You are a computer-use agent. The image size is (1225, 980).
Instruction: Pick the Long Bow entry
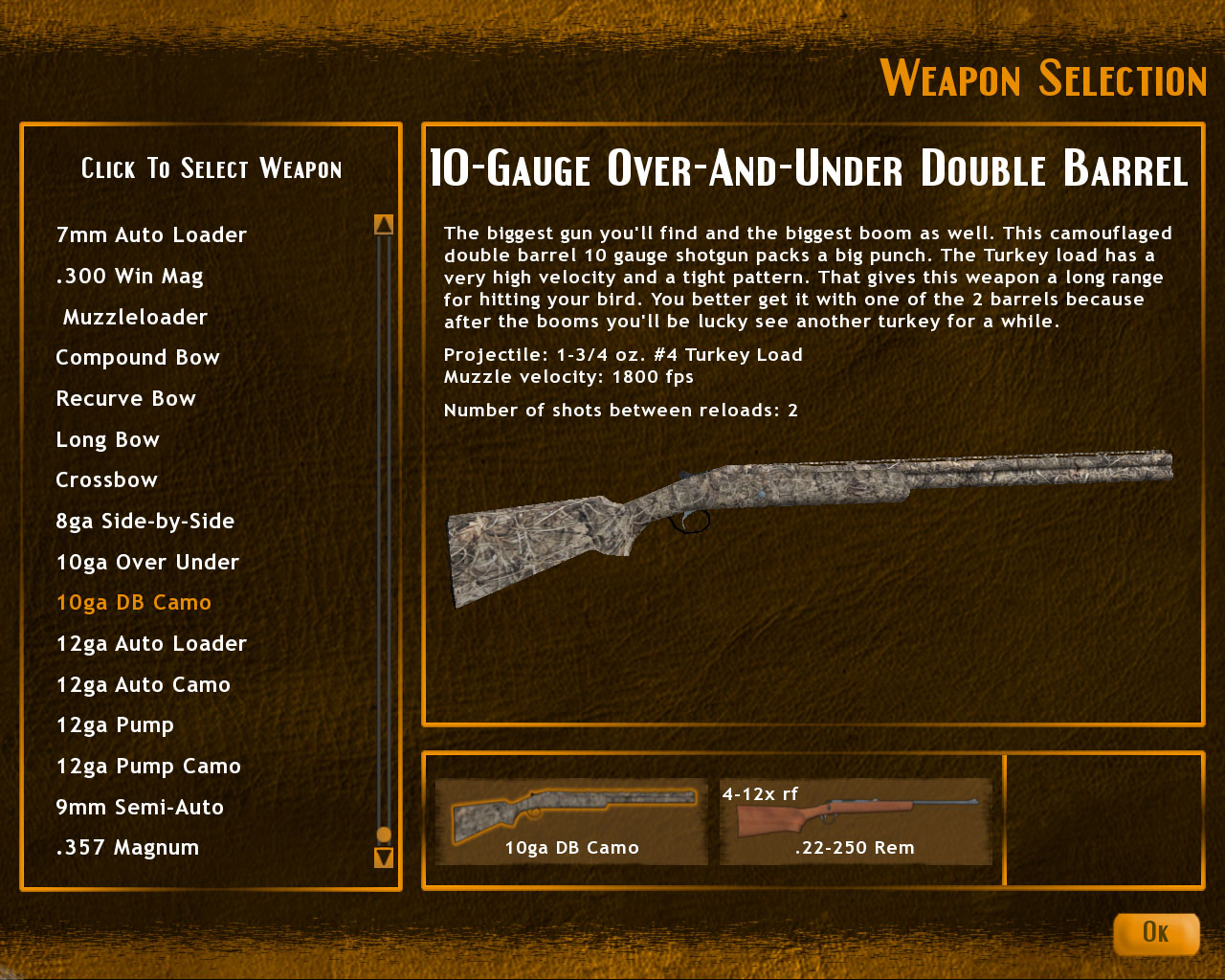tap(107, 439)
